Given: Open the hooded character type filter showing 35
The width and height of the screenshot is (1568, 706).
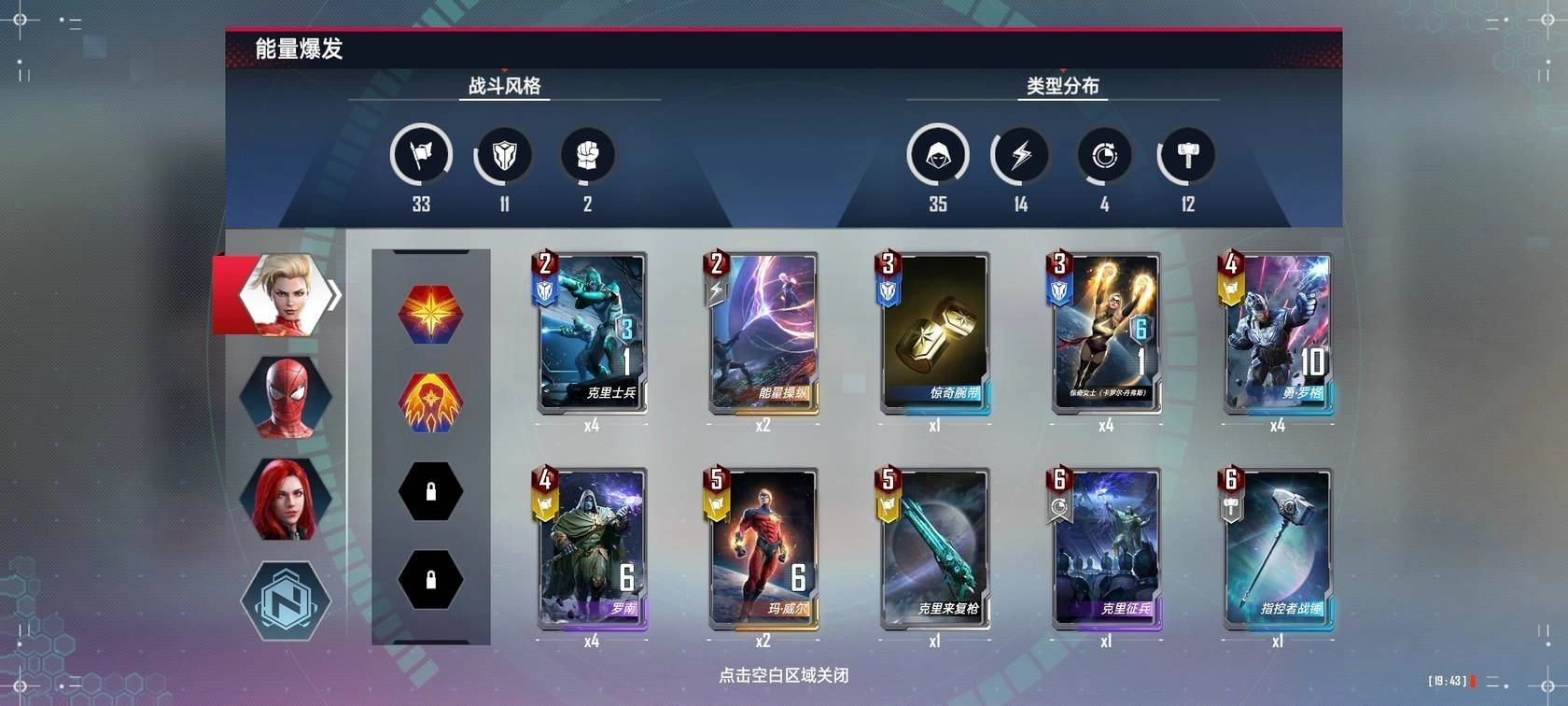Looking at the screenshot, I should [935, 155].
